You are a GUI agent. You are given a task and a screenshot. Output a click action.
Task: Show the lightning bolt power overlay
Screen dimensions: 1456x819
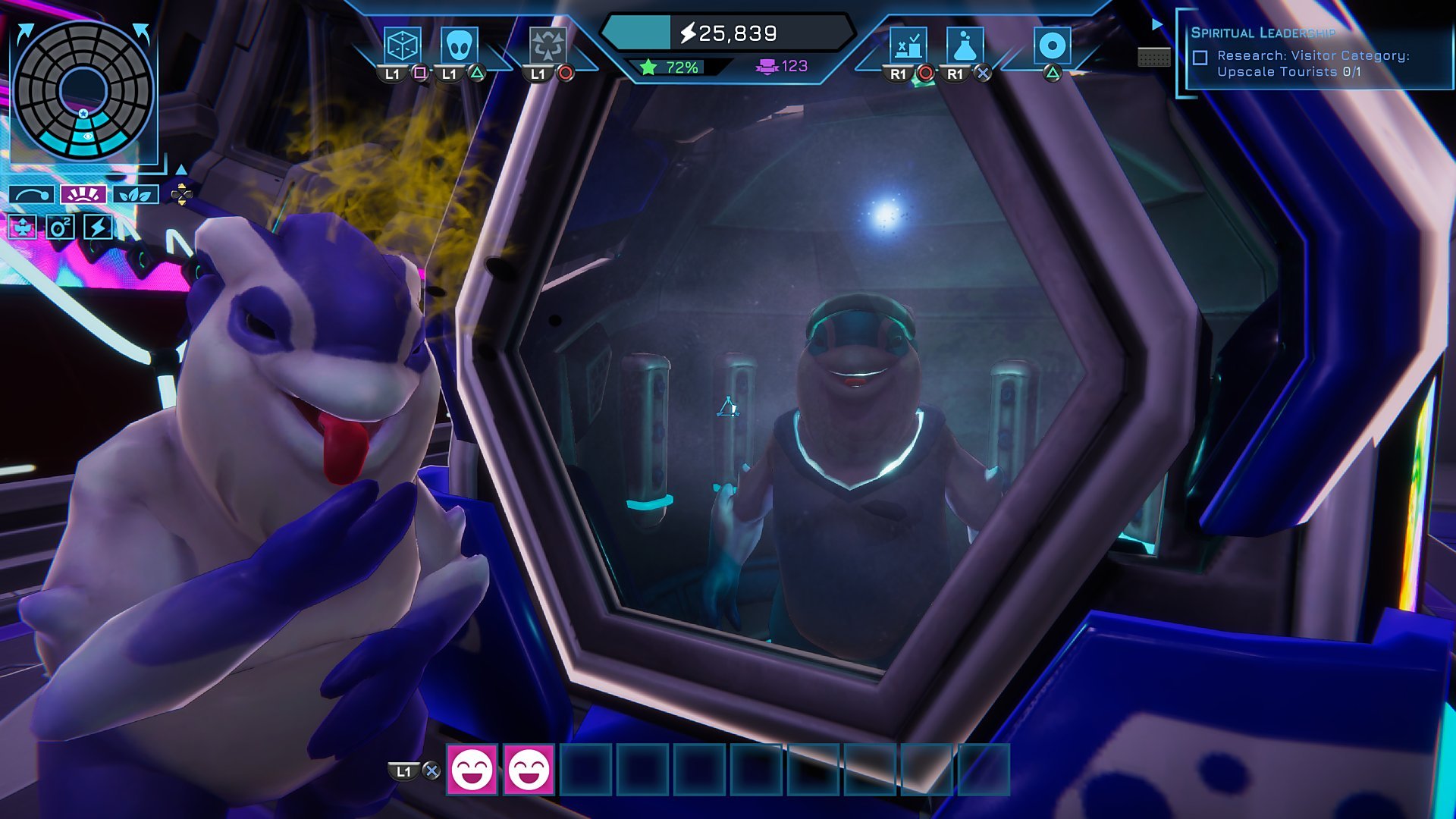(x=98, y=227)
